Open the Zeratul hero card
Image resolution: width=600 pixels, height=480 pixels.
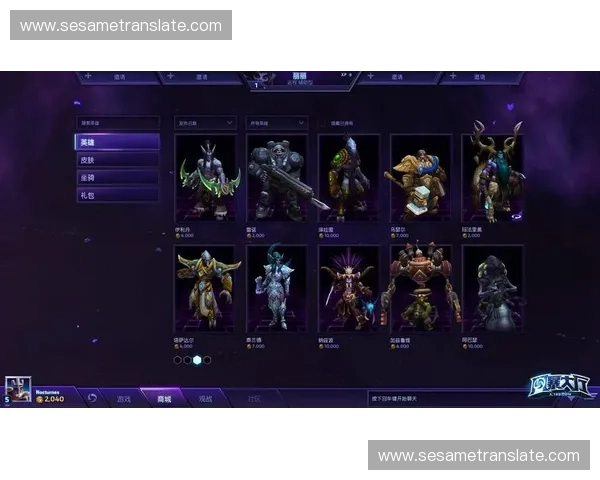(x=348, y=178)
